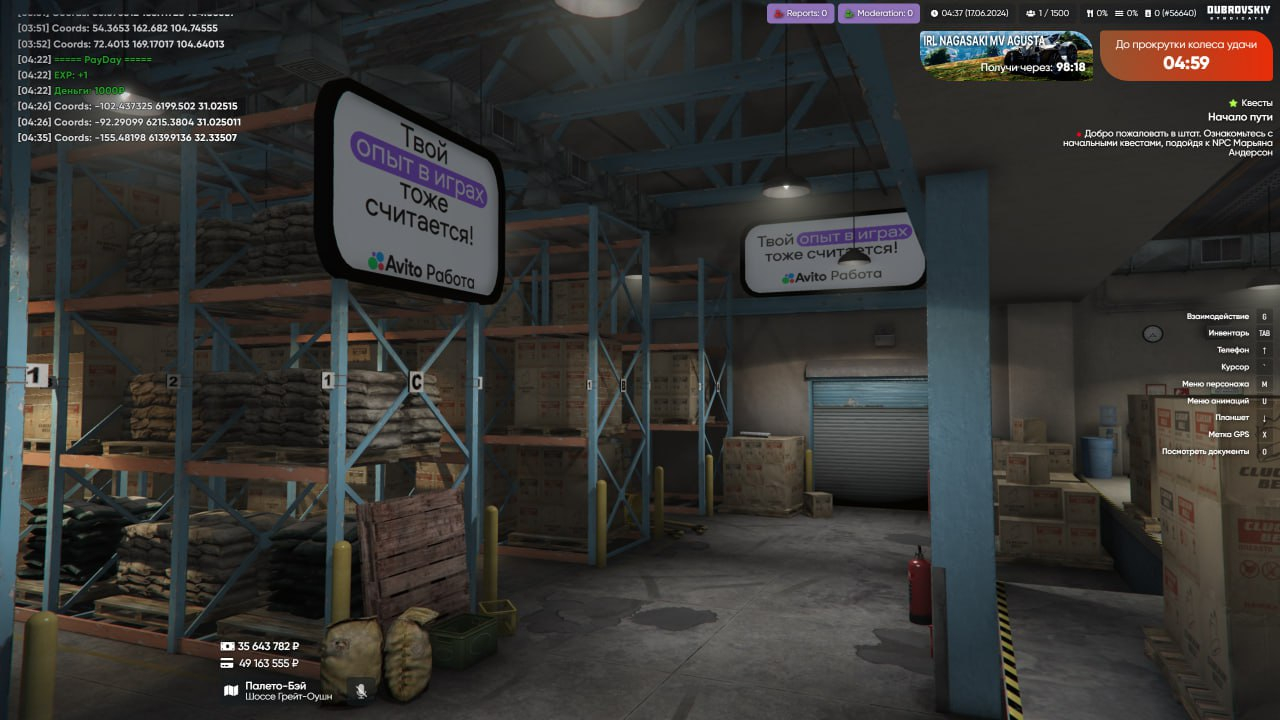
Task: Open the Reports counter button
Action: pyautogui.click(x=800, y=13)
